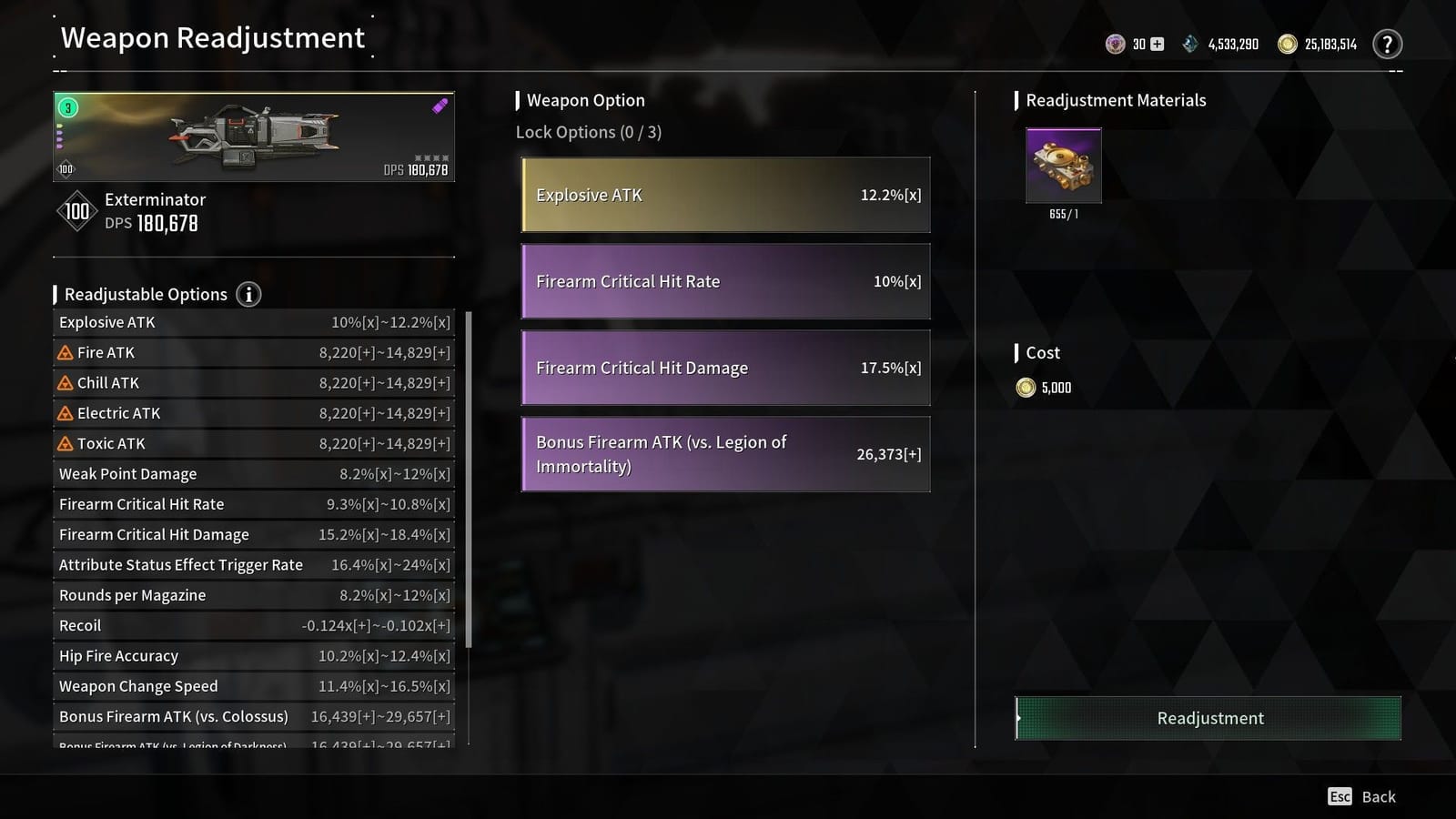Lock the Firearm Critical Hit Rate option
The width and height of the screenshot is (1456, 819).
pos(725,281)
